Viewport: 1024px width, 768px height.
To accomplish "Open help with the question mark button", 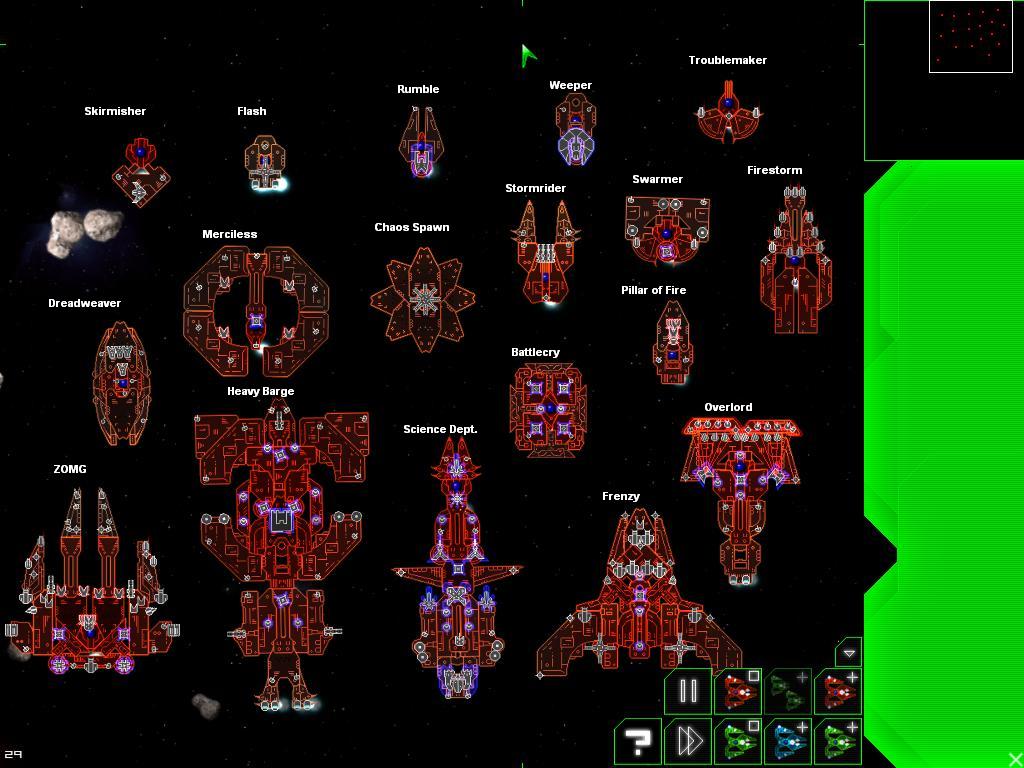I will (637, 741).
